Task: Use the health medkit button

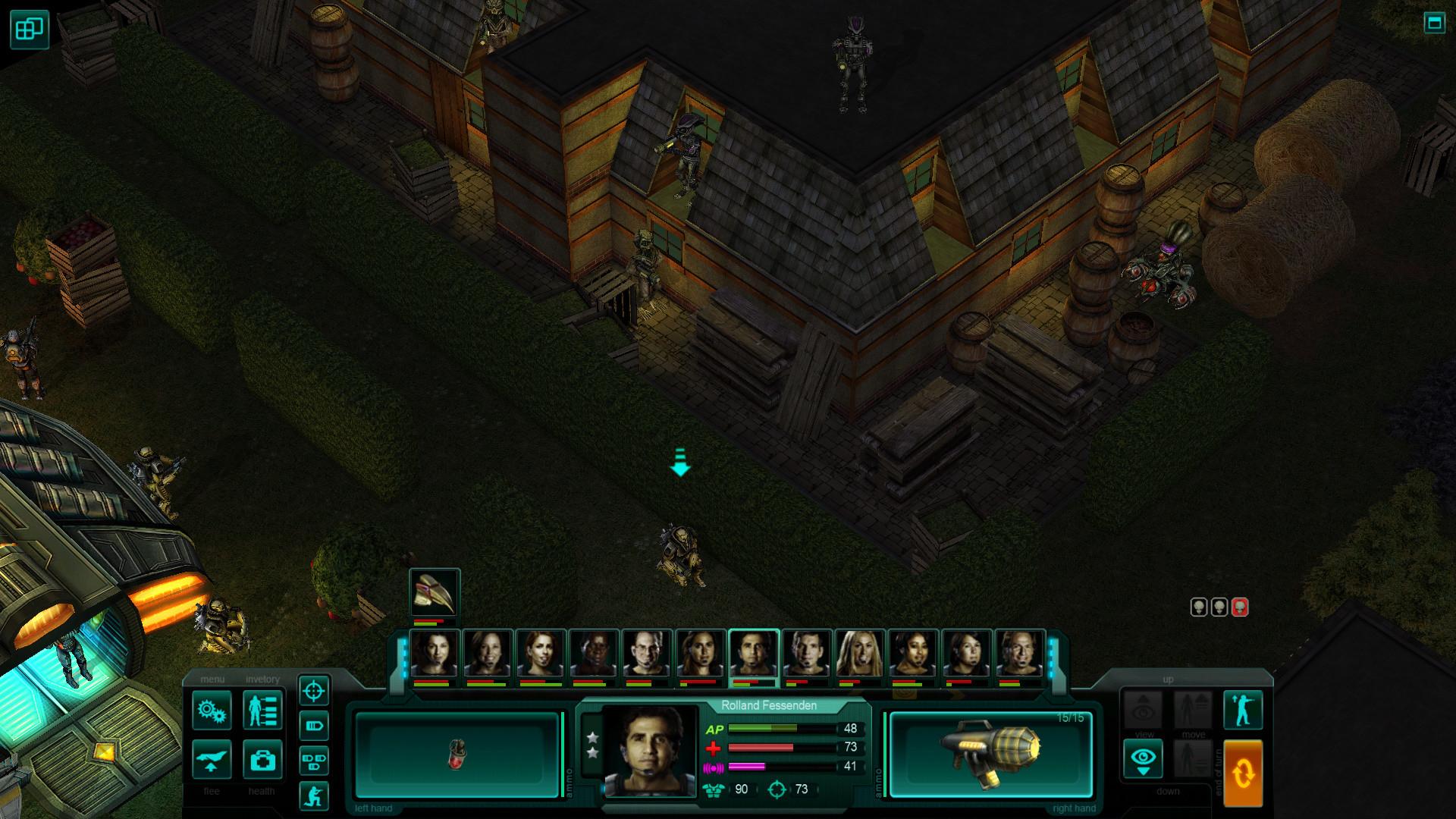Action: (x=262, y=759)
